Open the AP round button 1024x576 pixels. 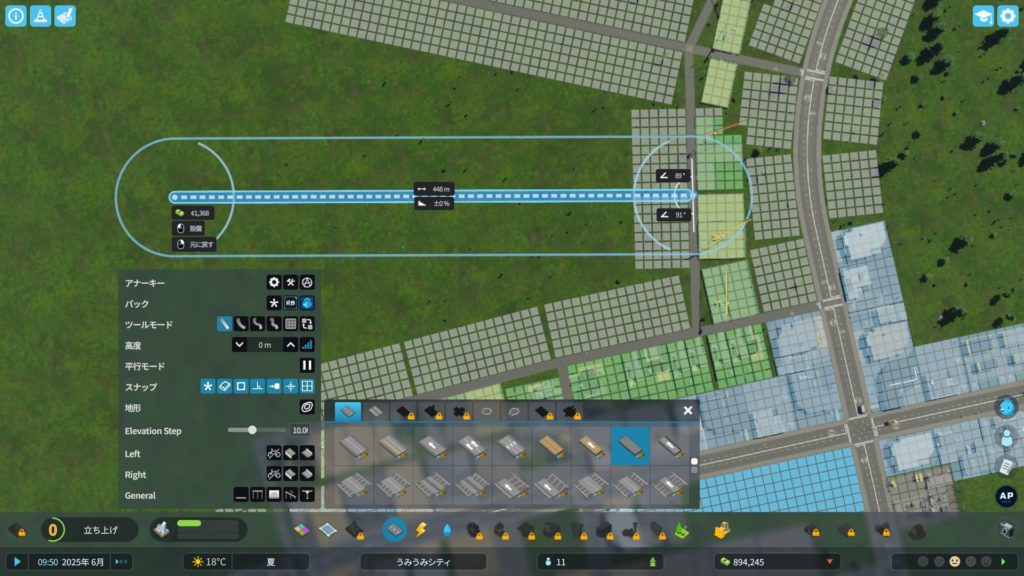tap(1007, 495)
